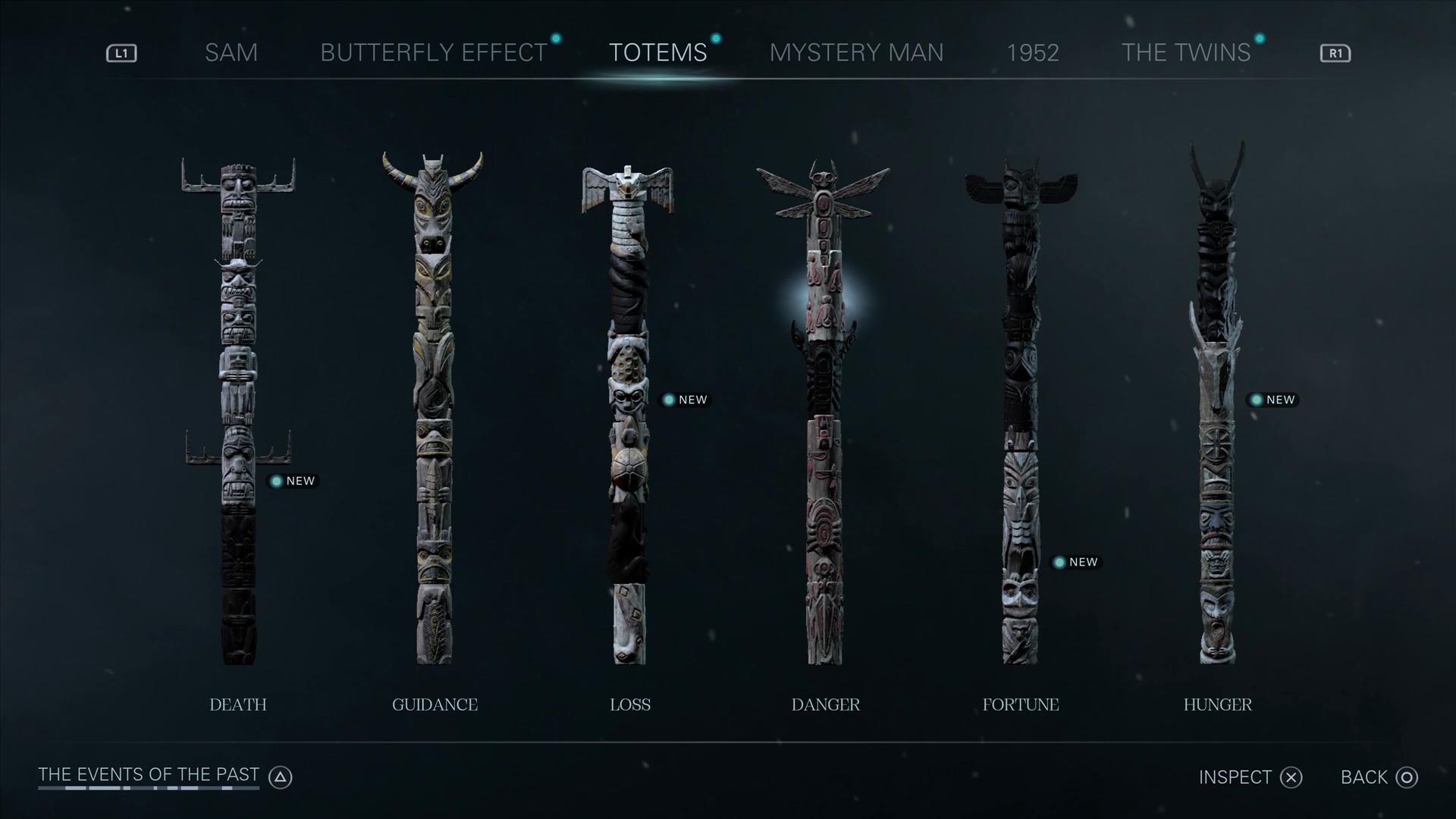The image size is (1456, 819).
Task: Choose the Guidance totem pole
Action: 434,409
